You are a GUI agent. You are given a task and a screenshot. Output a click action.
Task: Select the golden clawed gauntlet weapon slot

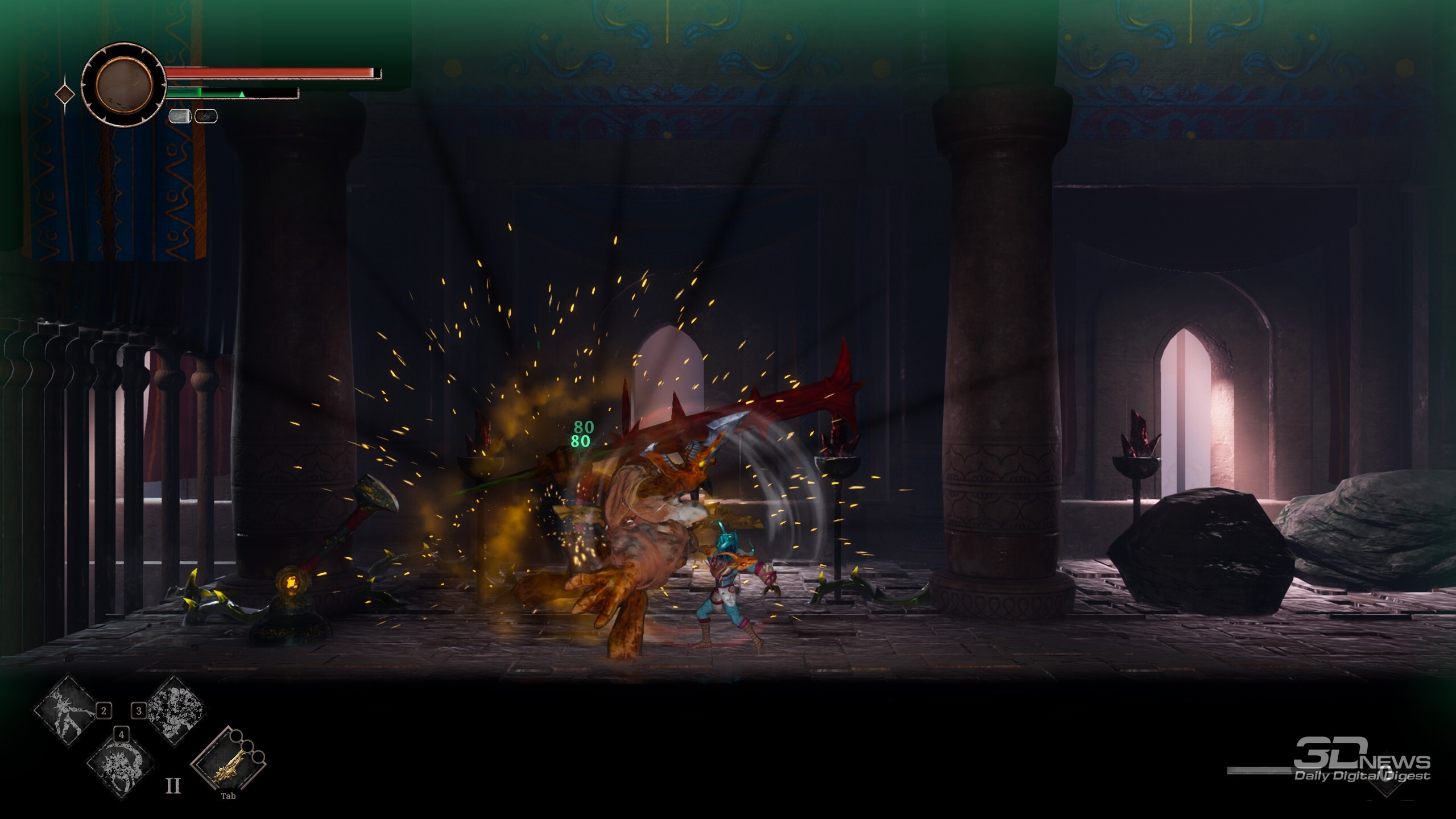227,762
